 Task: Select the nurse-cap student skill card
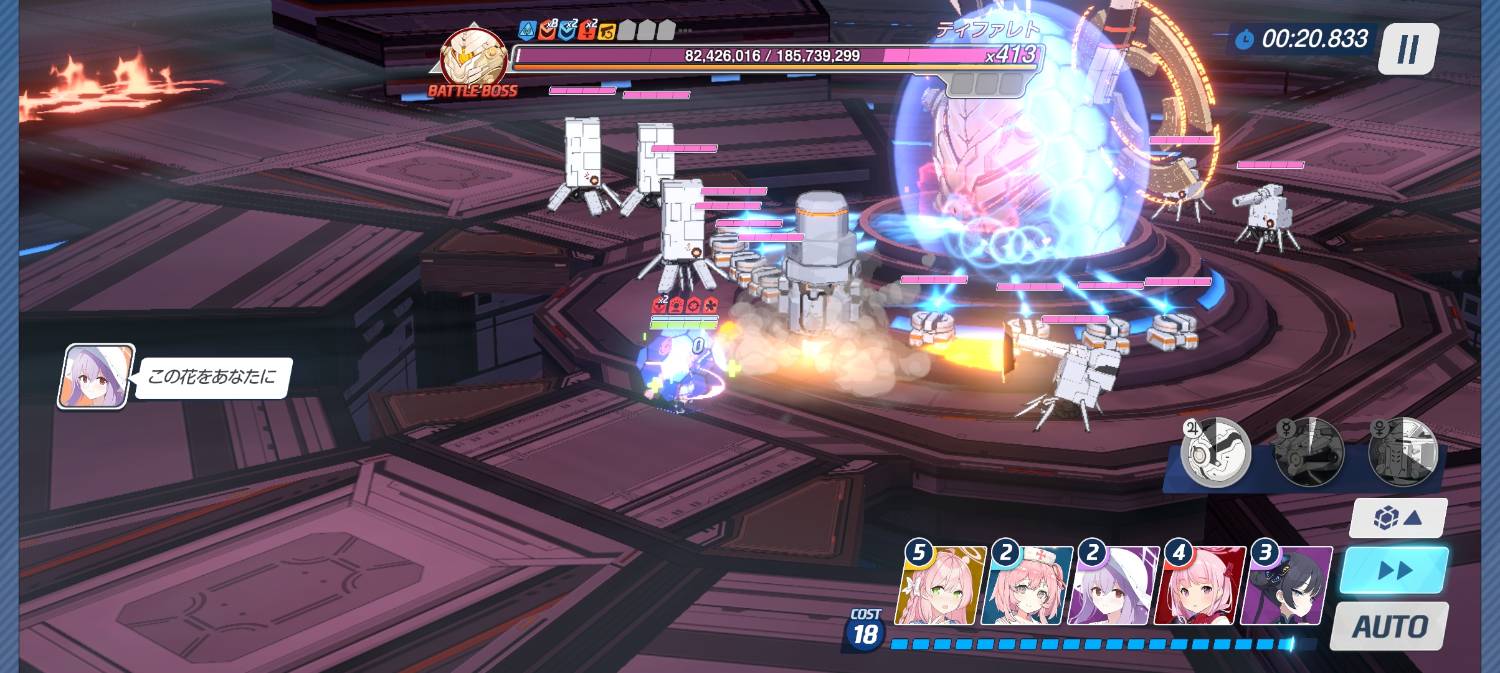pyautogui.click(x=1027, y=586)
